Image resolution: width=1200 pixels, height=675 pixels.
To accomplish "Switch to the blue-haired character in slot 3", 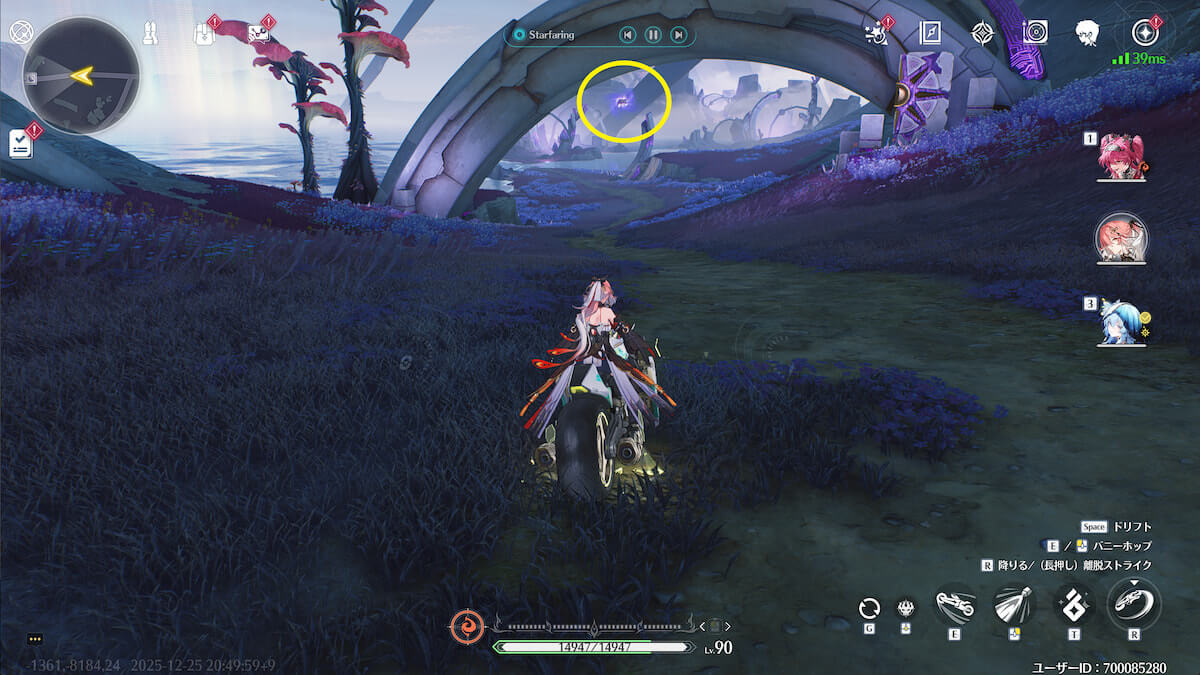I will click(1120, 322).
